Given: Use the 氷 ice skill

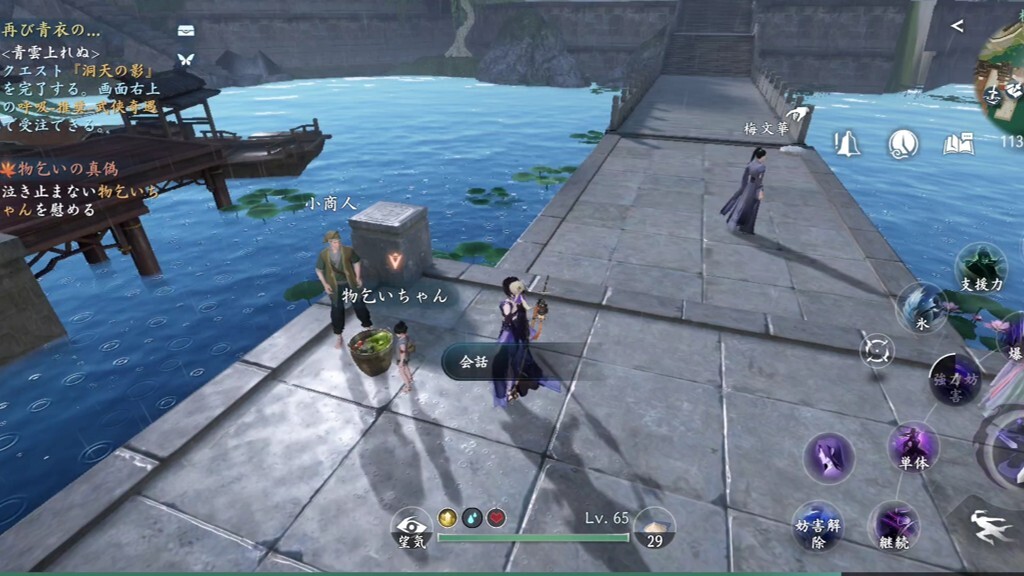Looking at the screenshot, I should point(920,306).
